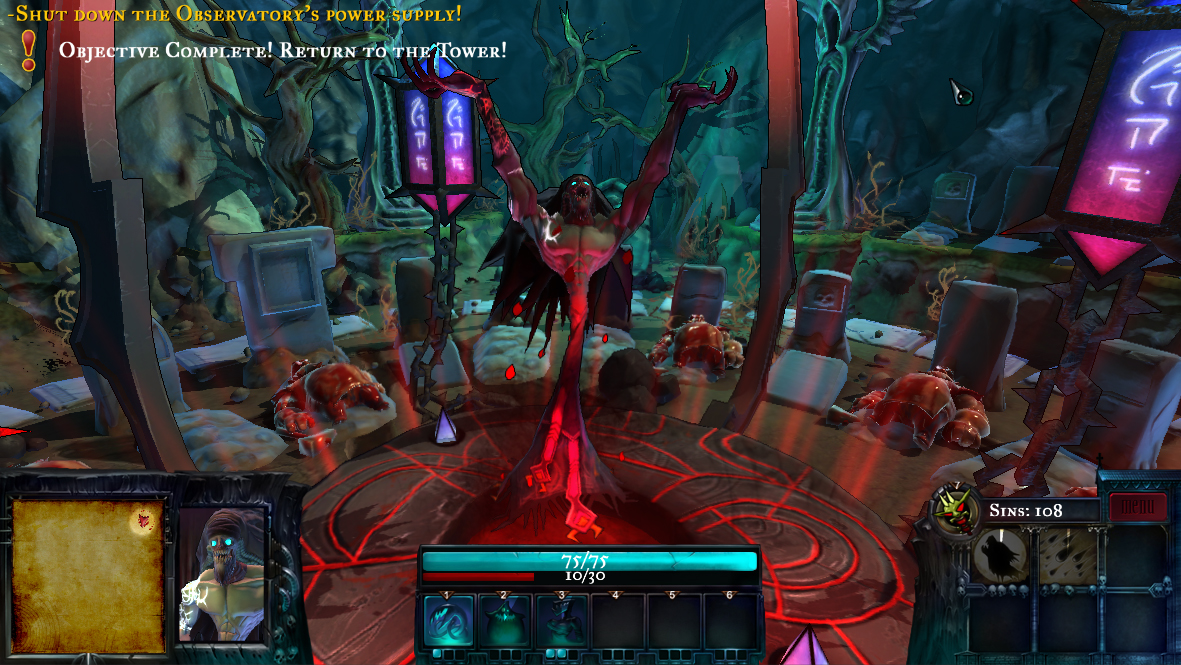Open the red Menu button
The image size is (1181, 665).
tap(1137, 508)
